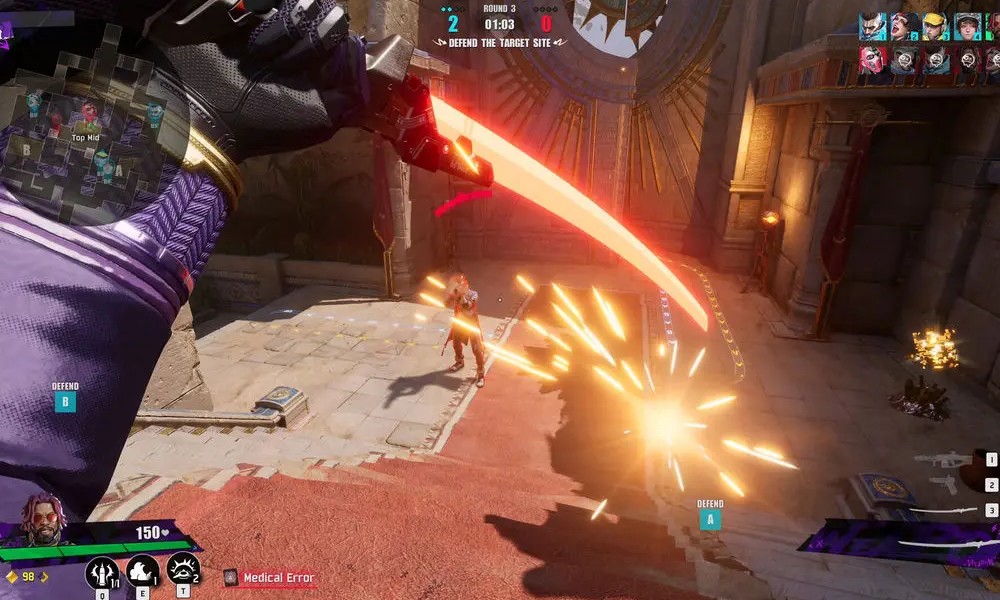1000x600 pixels.
Task: Select the teammate portrait numbered 1
Action: (x=873, y=27)
